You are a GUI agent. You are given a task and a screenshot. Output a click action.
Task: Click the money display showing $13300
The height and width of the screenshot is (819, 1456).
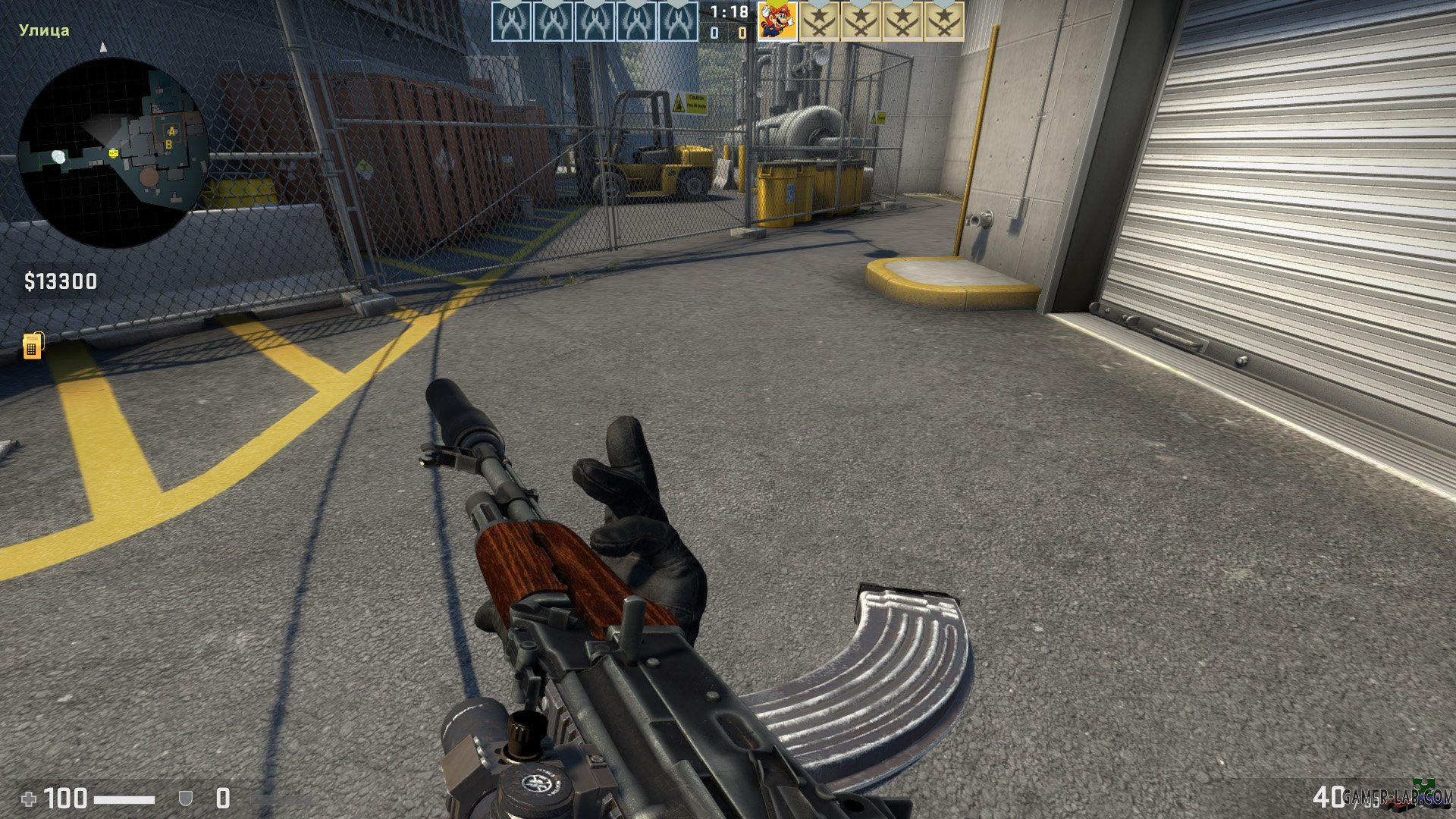click(x=59, y=281)
